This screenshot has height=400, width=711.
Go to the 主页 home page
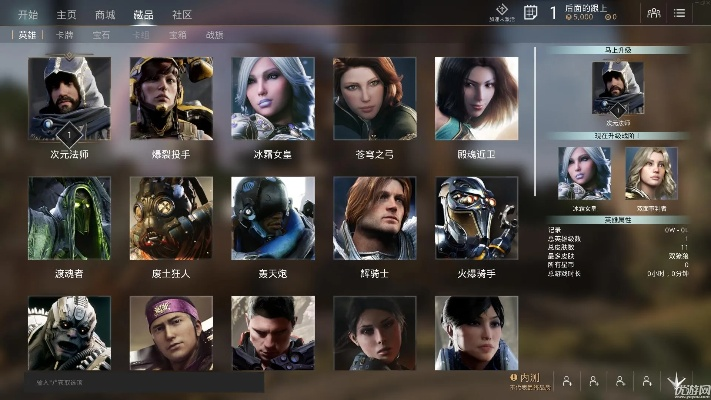(x=66, y=14)
